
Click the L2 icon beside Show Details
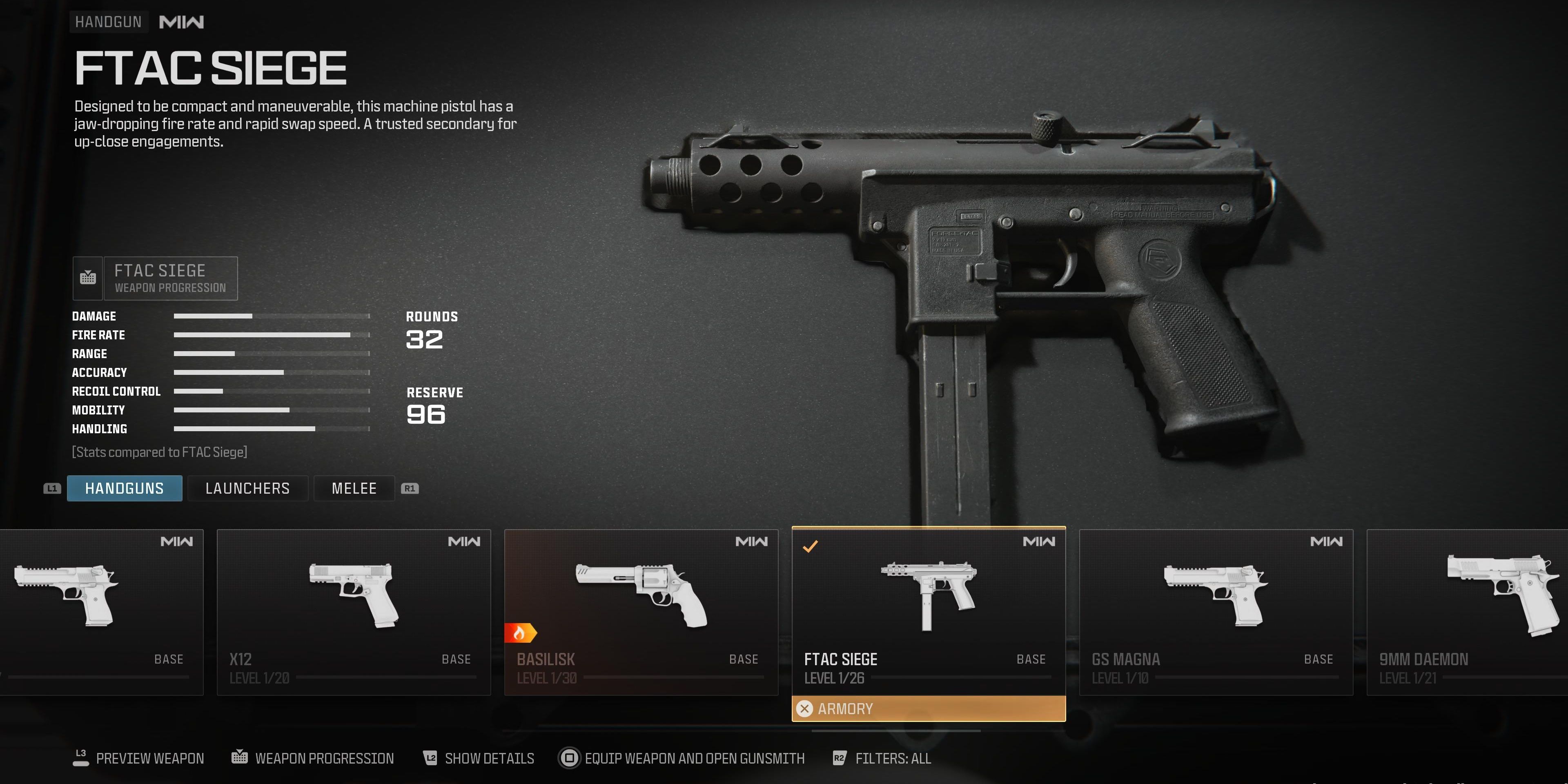pos(430,758)
